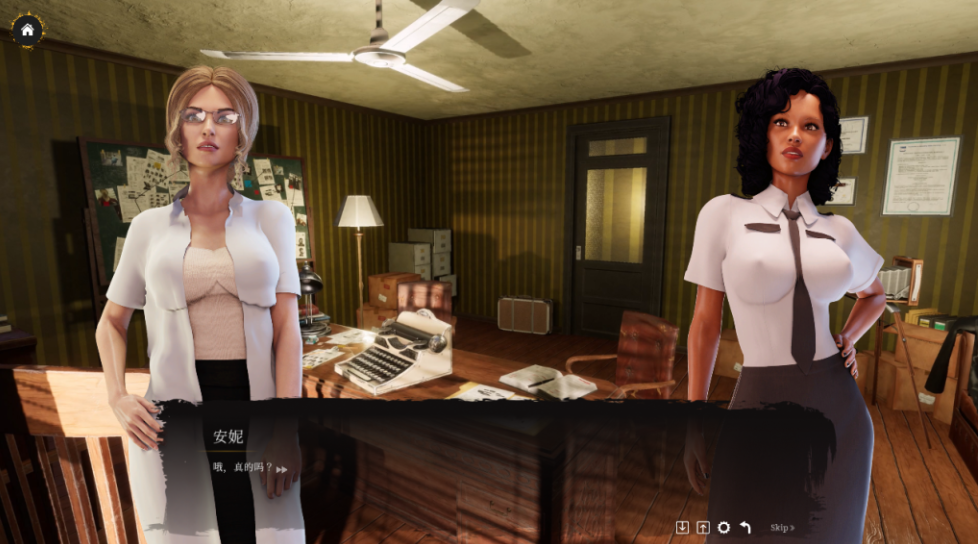Screen dimensions: 978x544
Task: Click the load game up-arrow icon
Action: click(x=703, y=527)
